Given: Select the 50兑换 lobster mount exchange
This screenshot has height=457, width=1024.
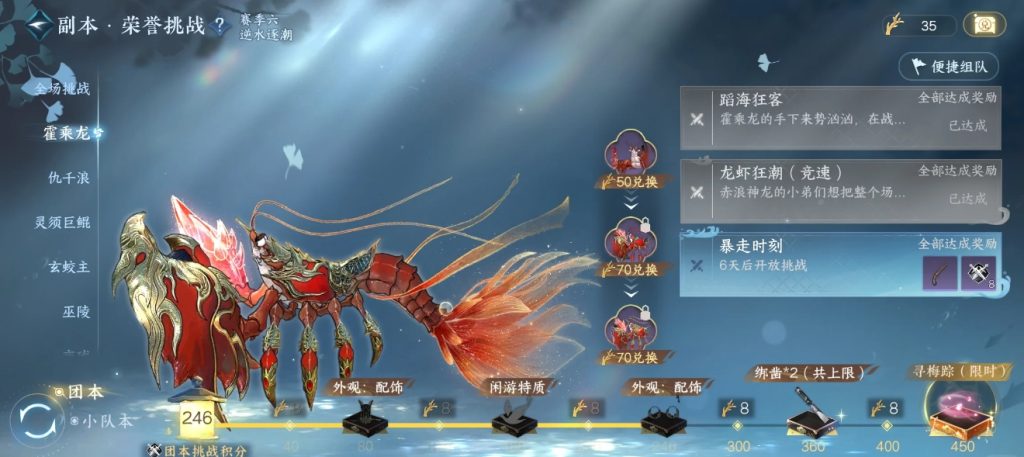Looking at the screenshot, I should 631,160.
